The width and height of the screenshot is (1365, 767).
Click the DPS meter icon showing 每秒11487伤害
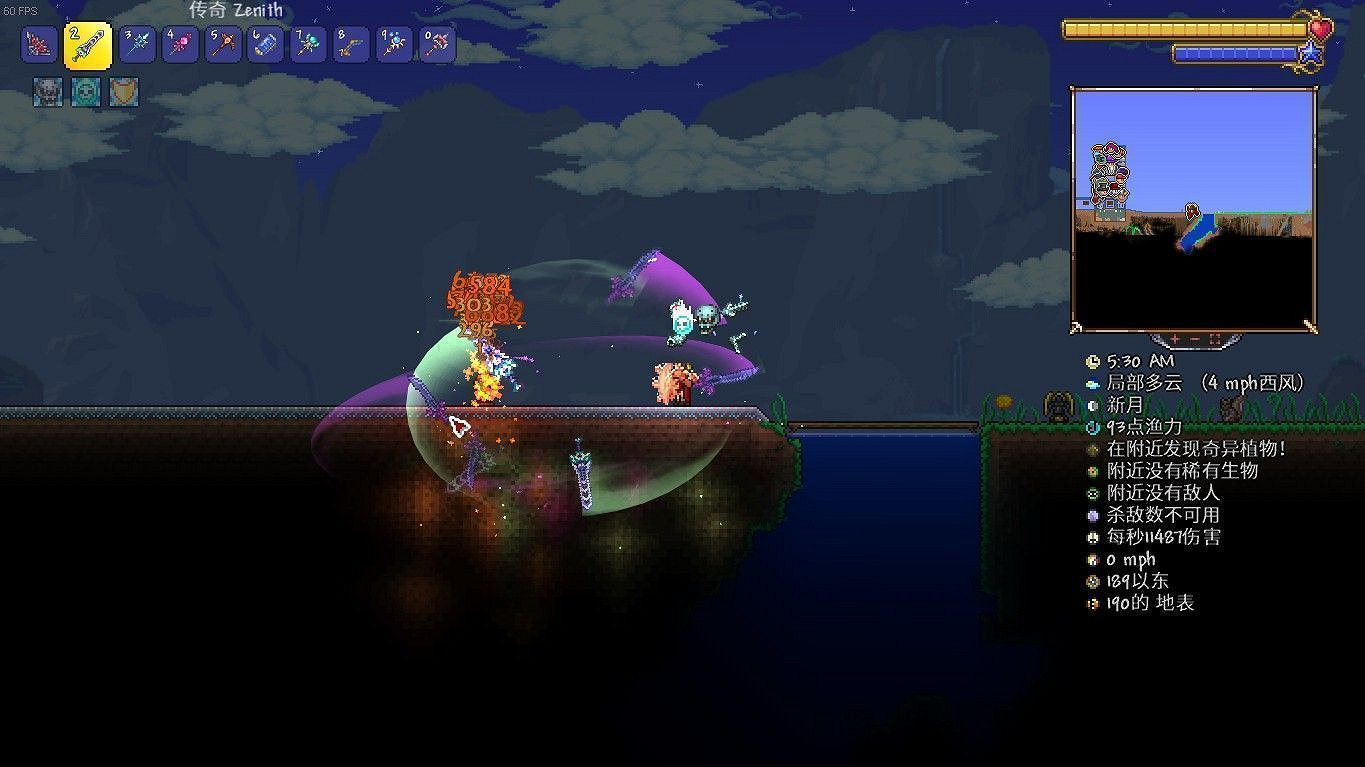click(x=1093, y=536)
